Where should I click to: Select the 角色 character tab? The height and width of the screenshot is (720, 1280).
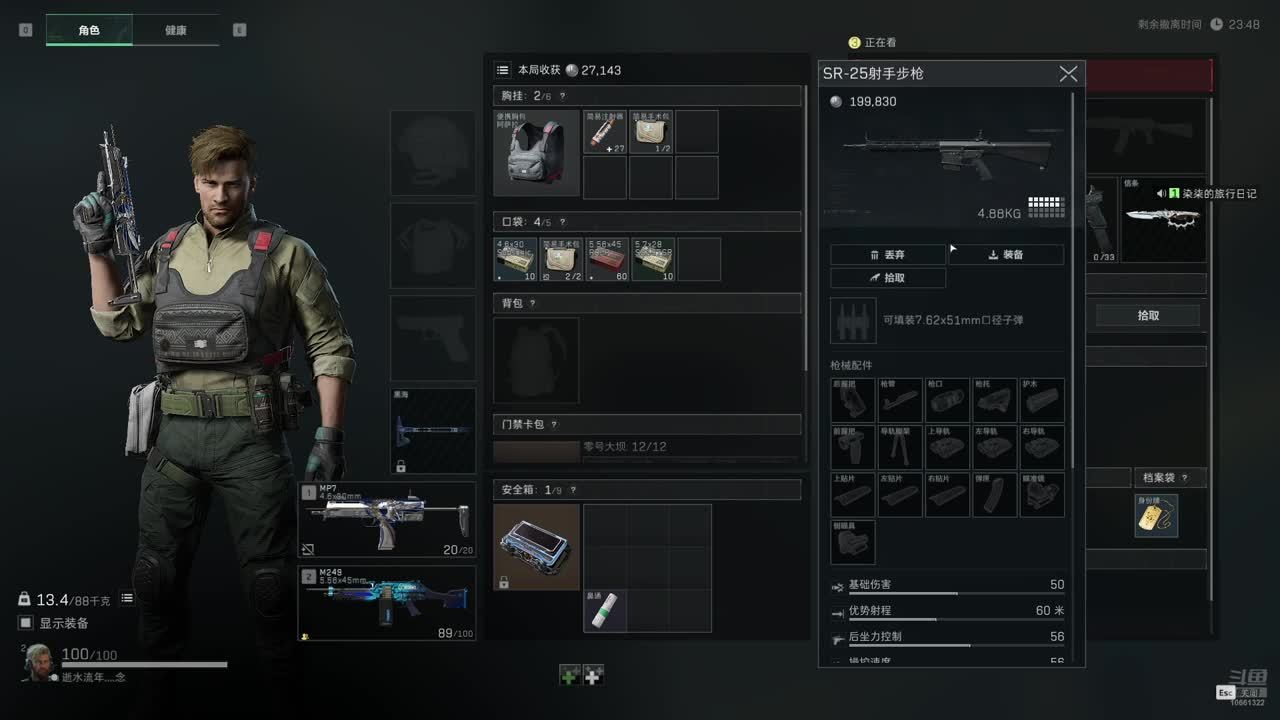coord(89,30)
